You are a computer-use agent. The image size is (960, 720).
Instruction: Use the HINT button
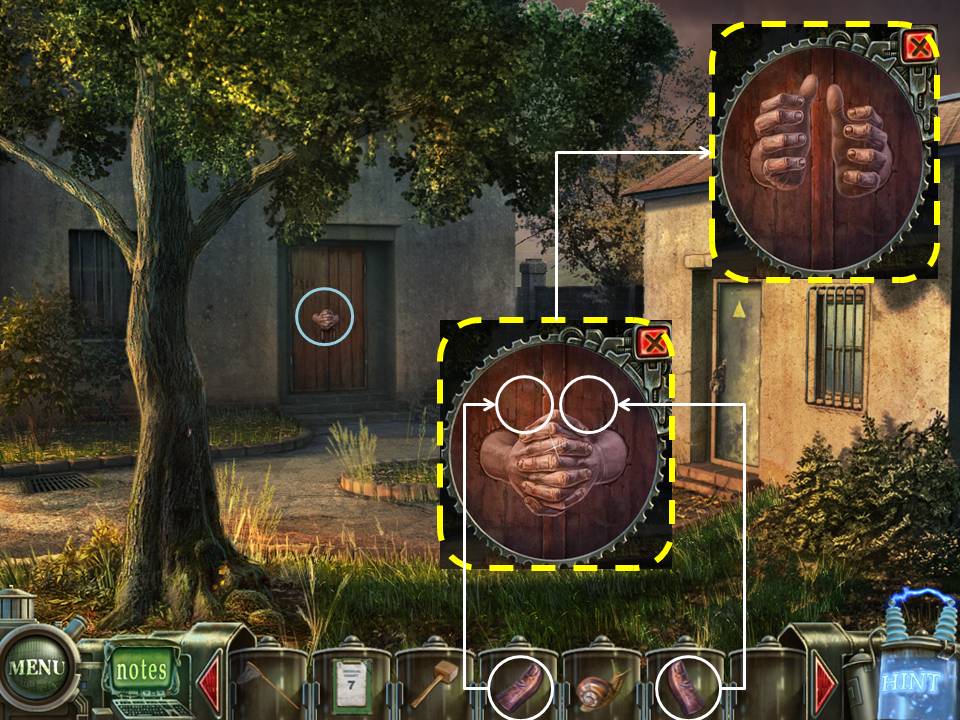(911, 682)
